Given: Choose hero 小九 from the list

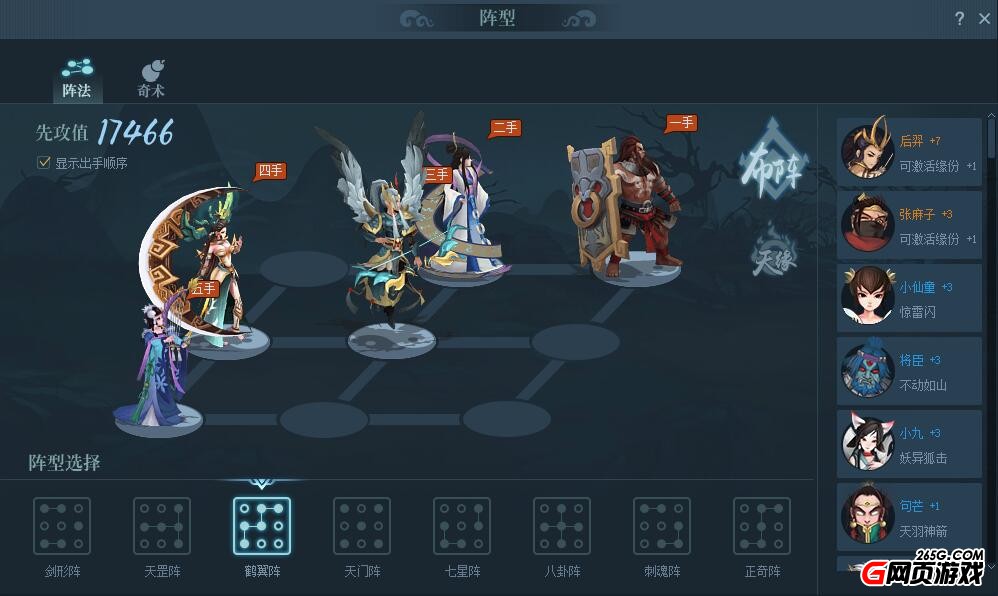Looking at the screenshot, I should [910, 445].
